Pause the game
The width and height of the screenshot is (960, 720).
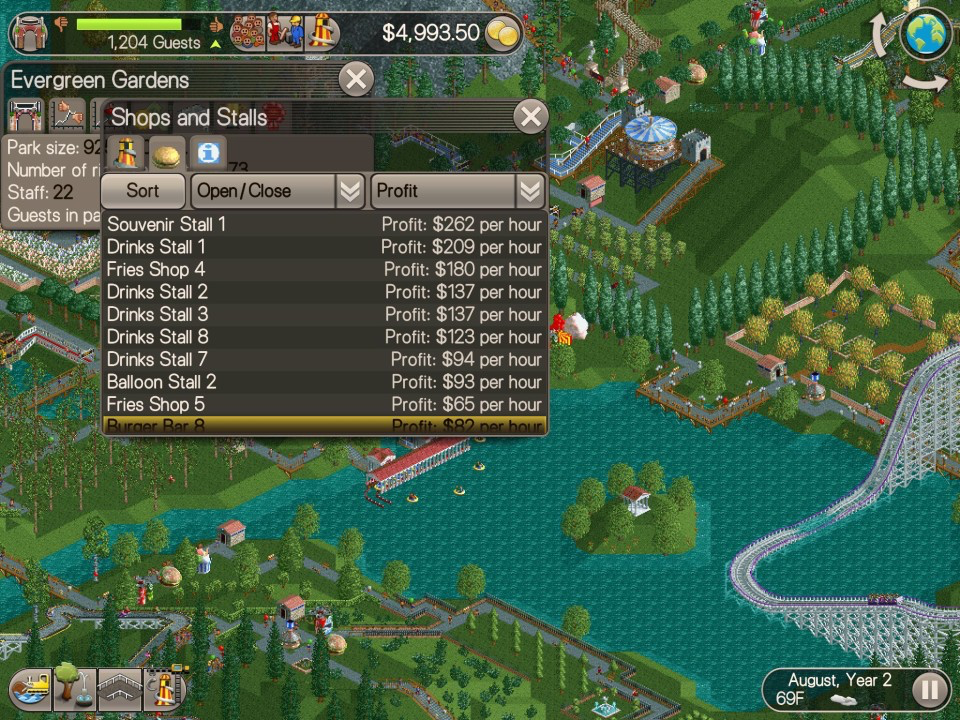[x=929, y=689]
